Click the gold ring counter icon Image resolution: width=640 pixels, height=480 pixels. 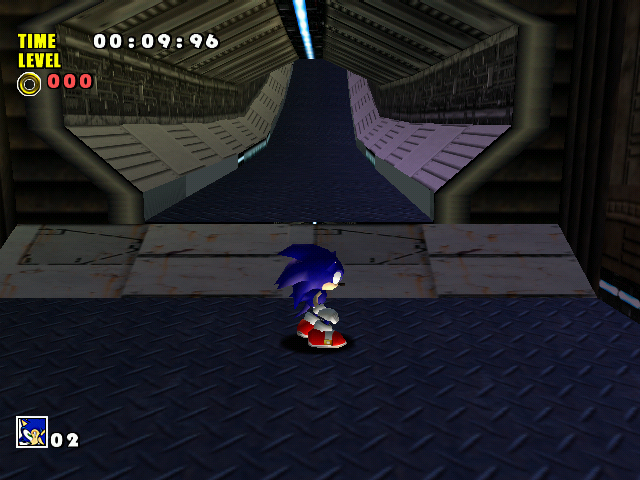pos(29,83)
